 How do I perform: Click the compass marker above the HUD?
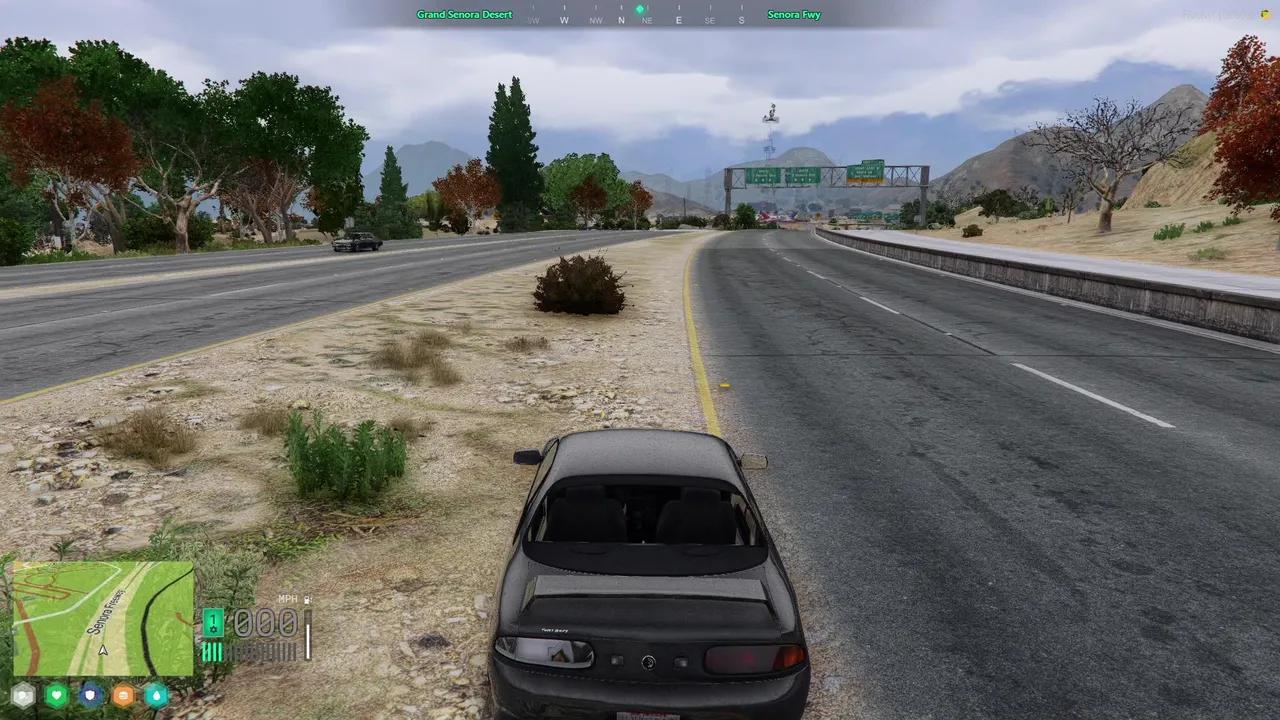tap(640, 9)
